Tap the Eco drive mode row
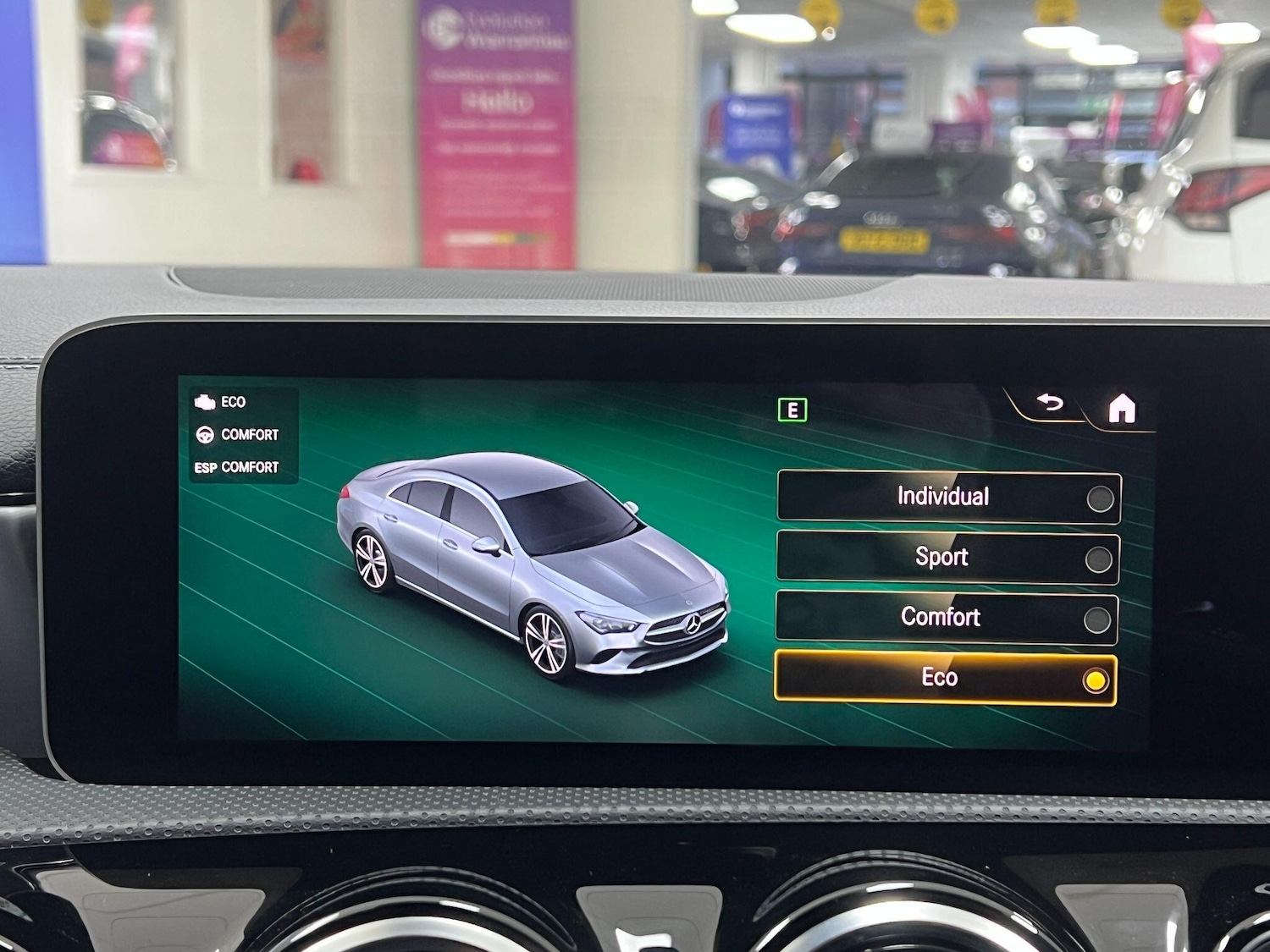This screenshot has height=952, width=1270. pos(941,677)
